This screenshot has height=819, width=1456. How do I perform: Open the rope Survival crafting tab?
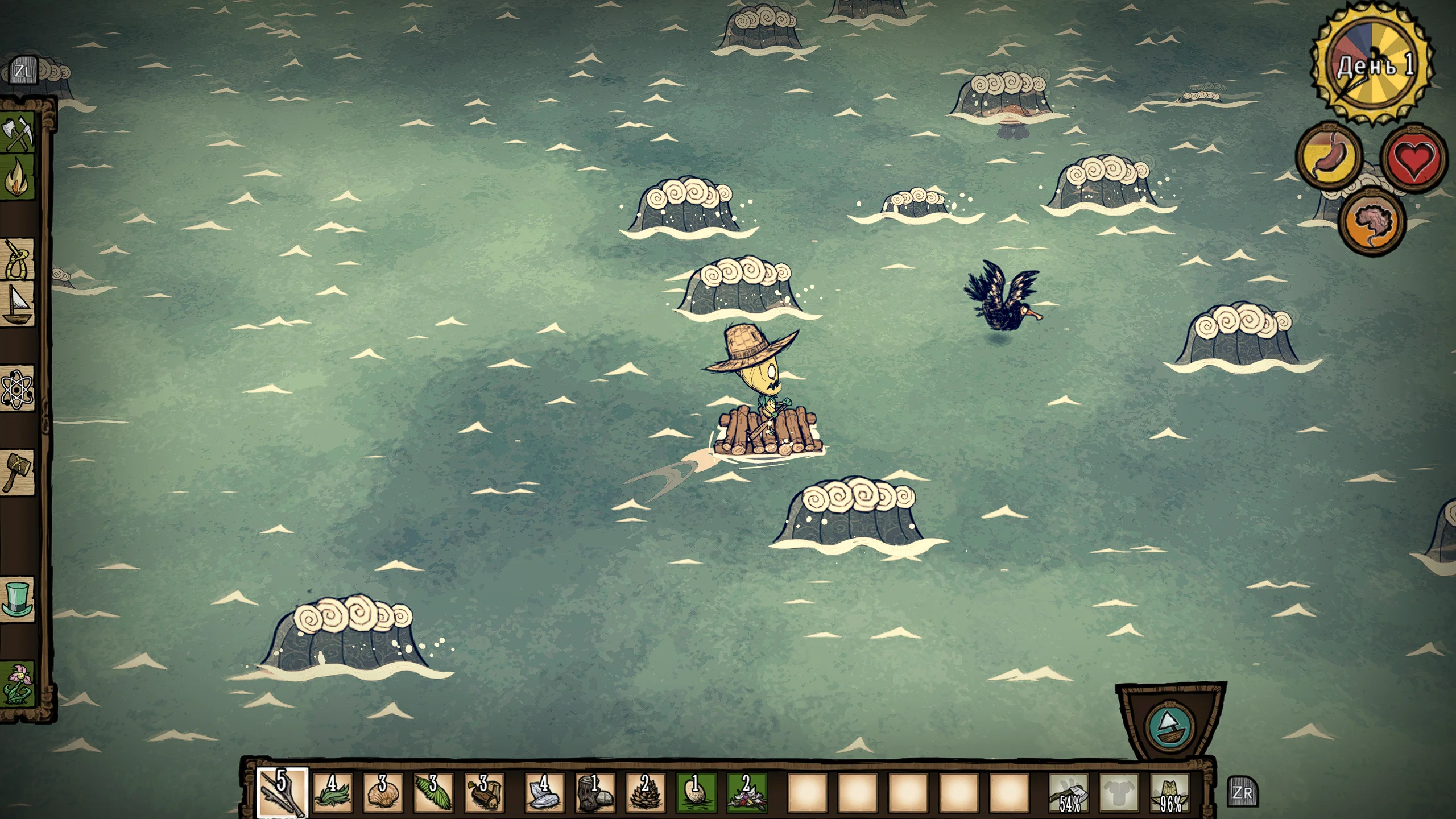[17, 259]
